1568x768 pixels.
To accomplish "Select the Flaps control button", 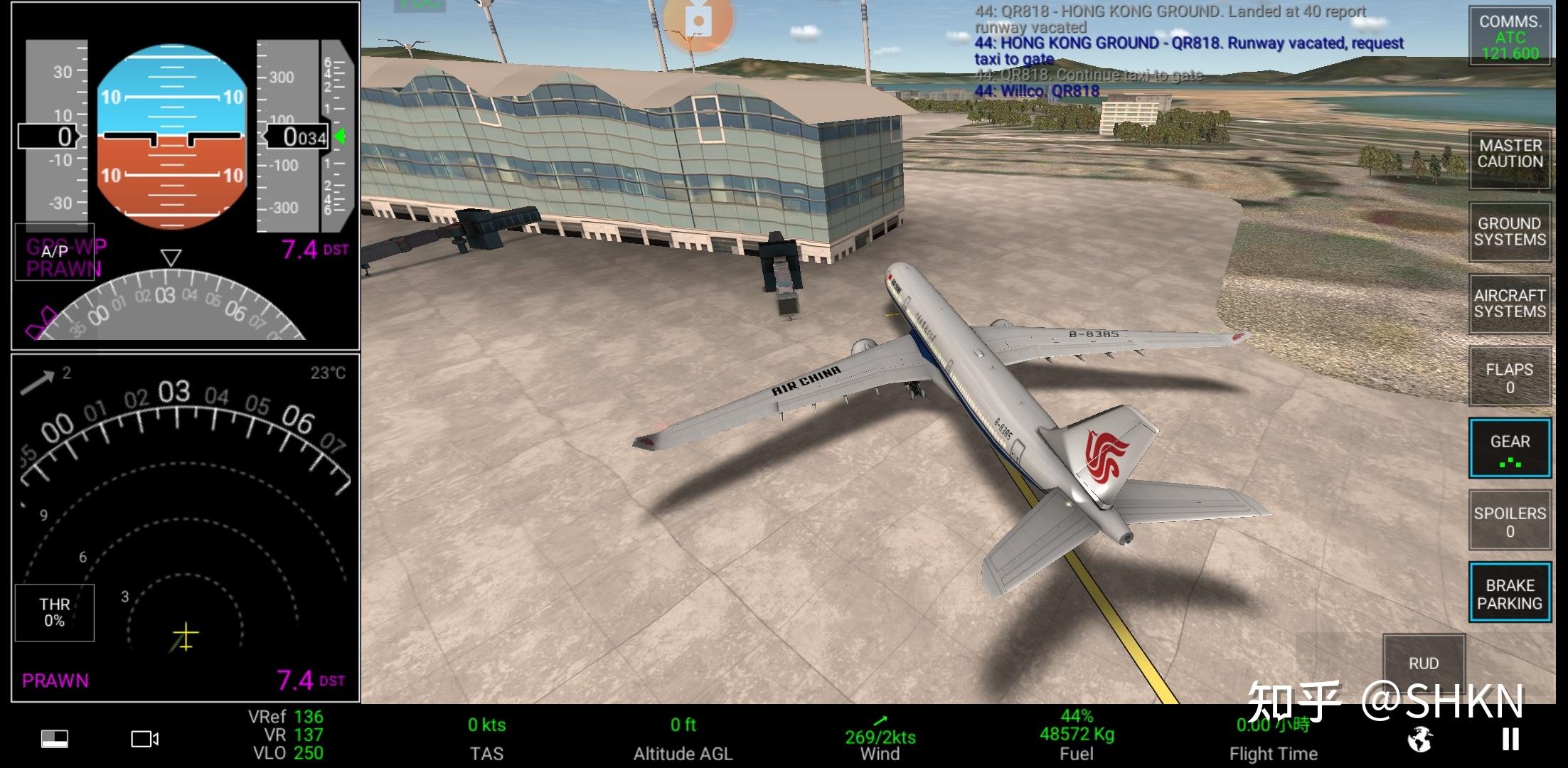I will click(x=1510, y=378).
